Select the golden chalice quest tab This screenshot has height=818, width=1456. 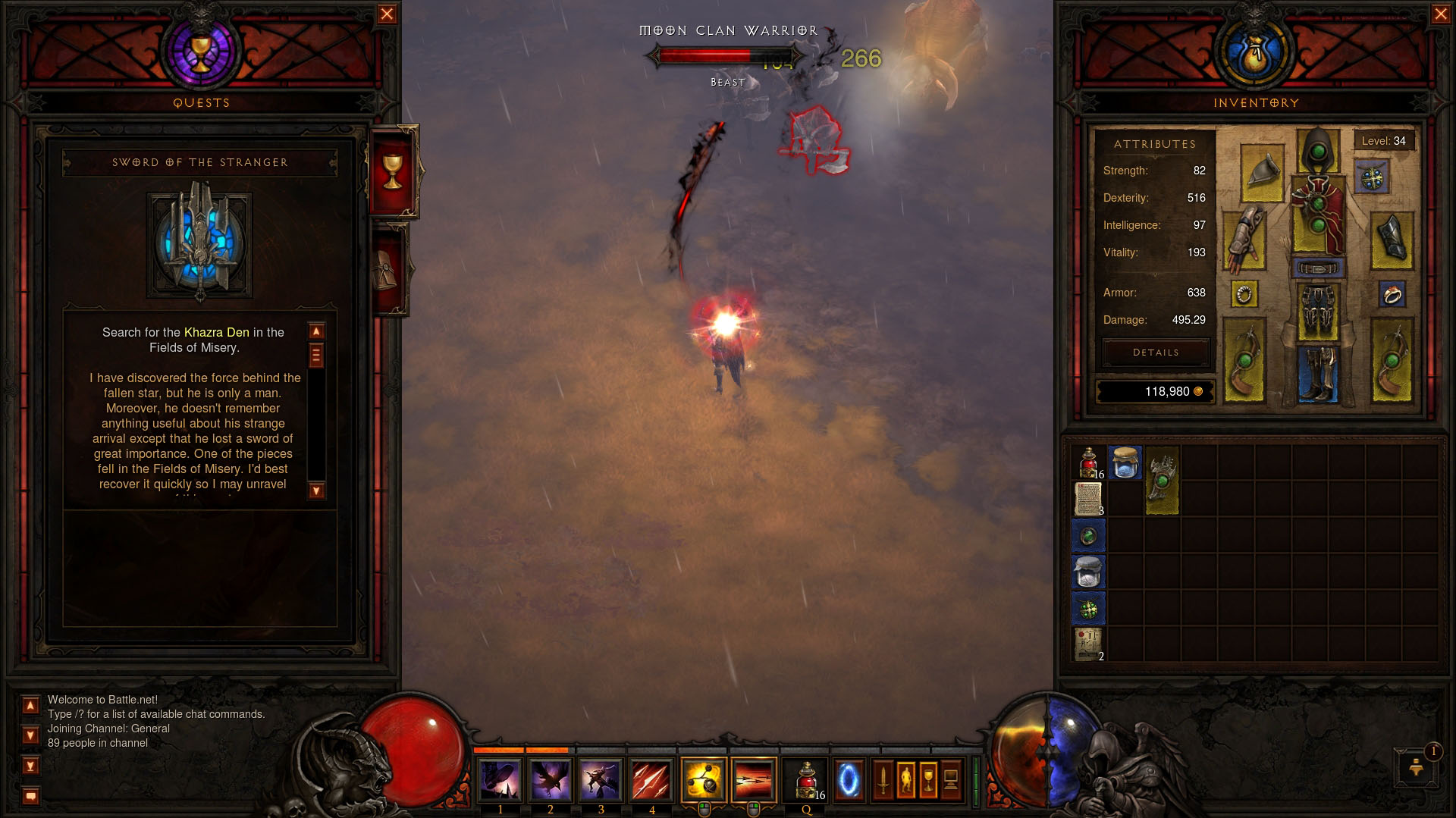[392, 171]
